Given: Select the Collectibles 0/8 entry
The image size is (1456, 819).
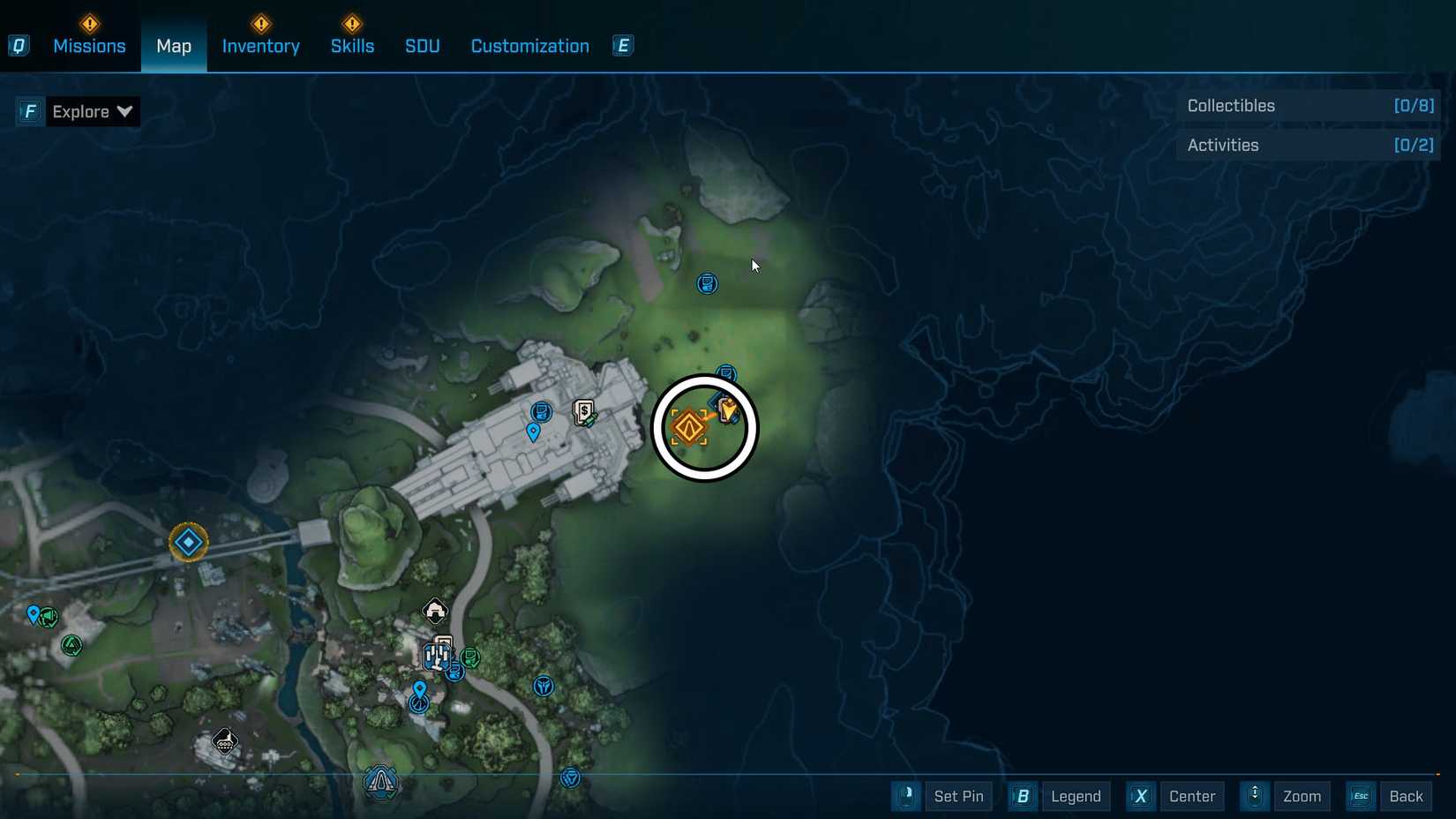Looking at the screenshot, I should (x=1308, y=105).
